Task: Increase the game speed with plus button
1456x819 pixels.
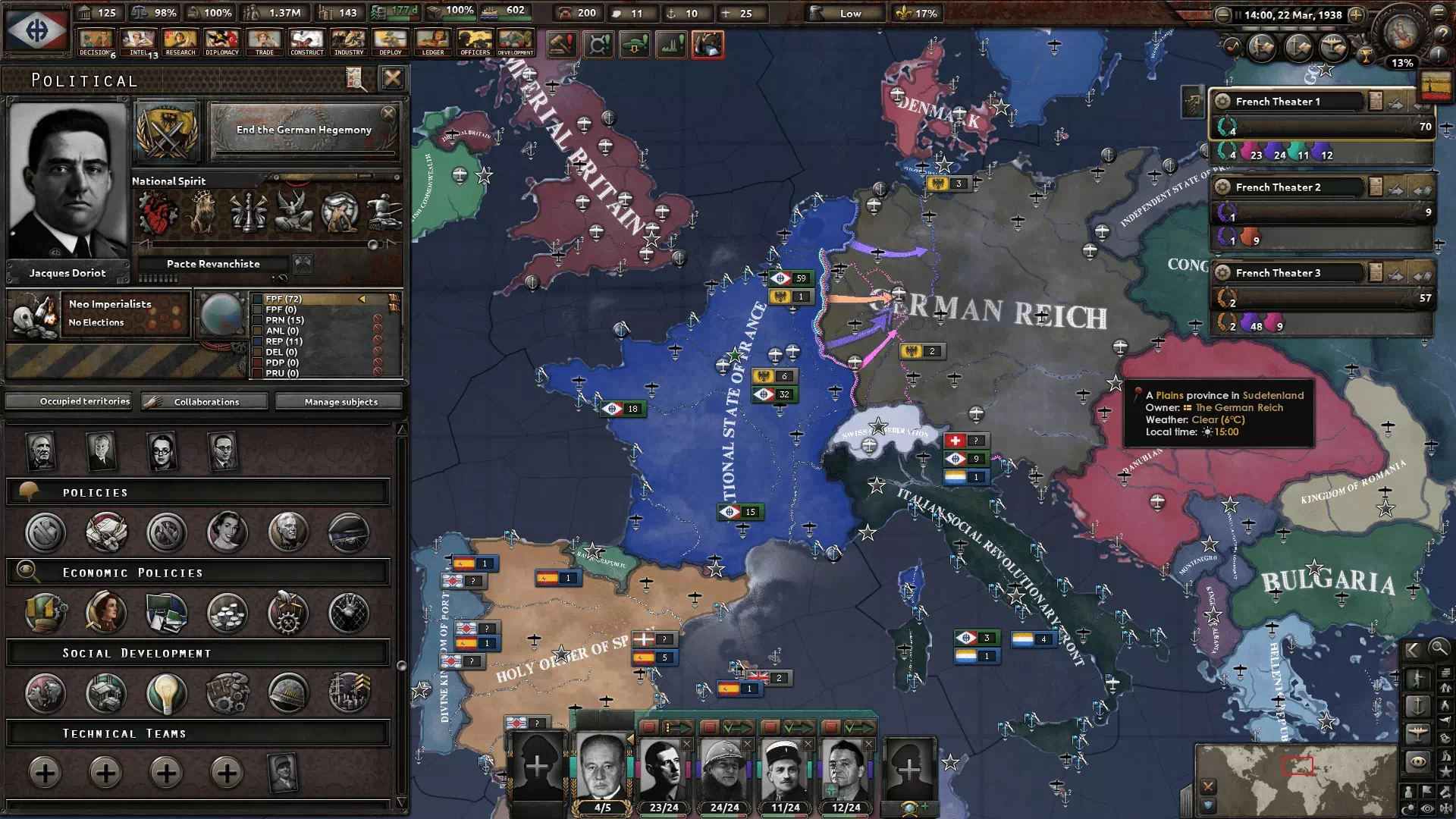Action: [x=1356, y=14]
